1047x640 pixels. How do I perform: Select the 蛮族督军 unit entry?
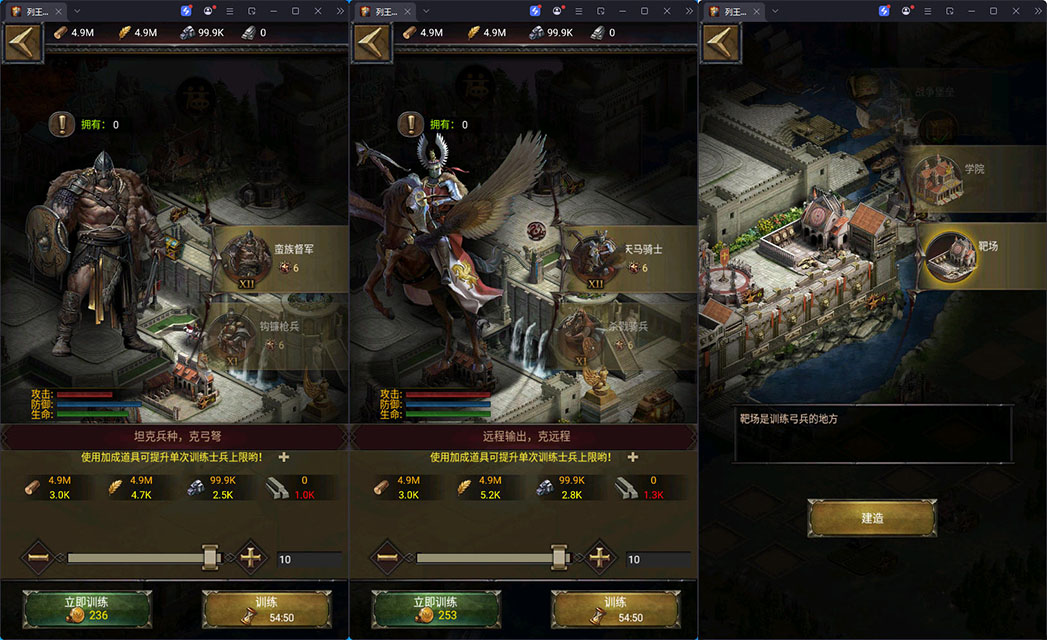[x=279, y=257]
